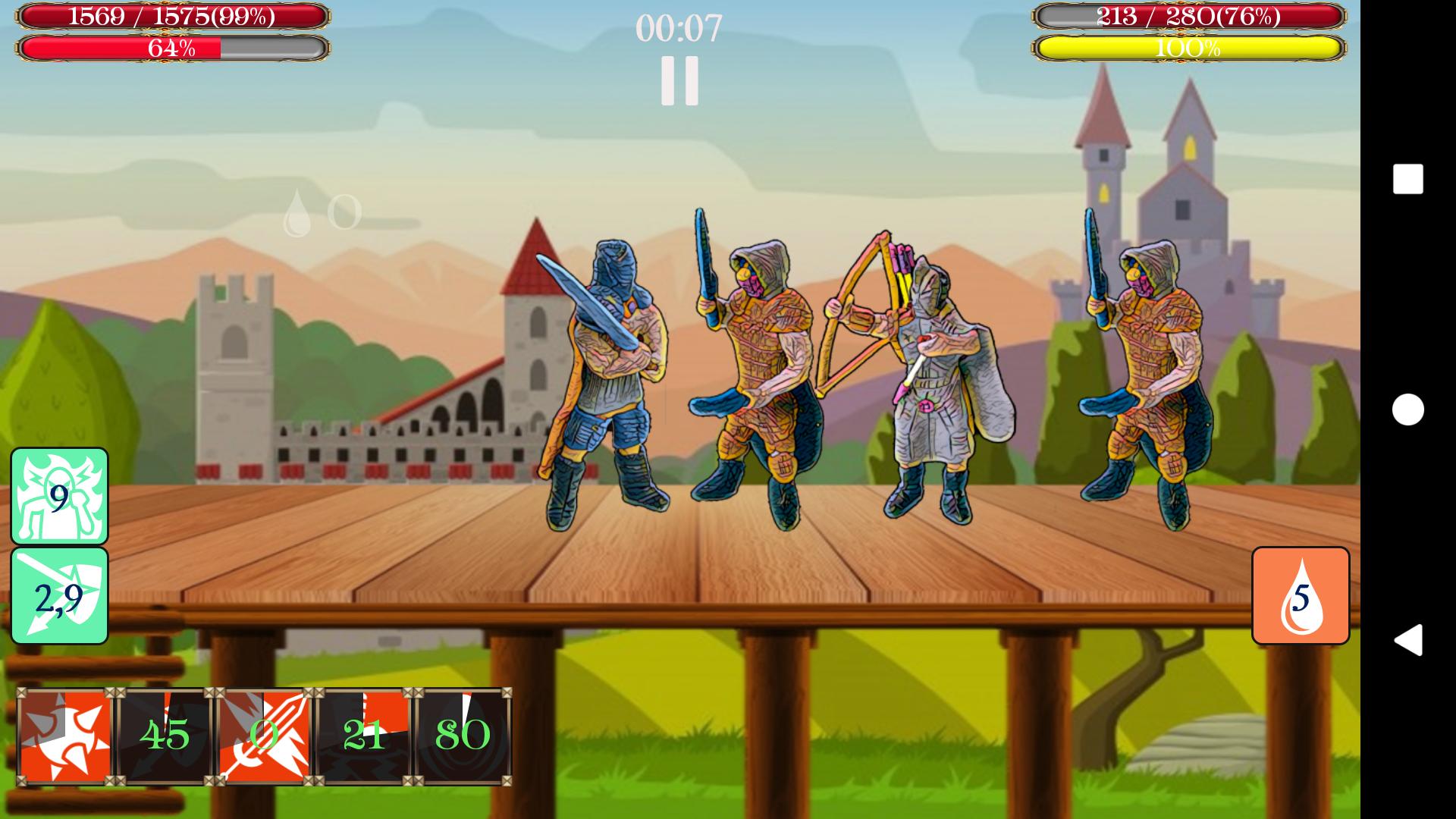
Task: Tap the enemy health bar showing 213/280
Action: [x=1191, y=17]
